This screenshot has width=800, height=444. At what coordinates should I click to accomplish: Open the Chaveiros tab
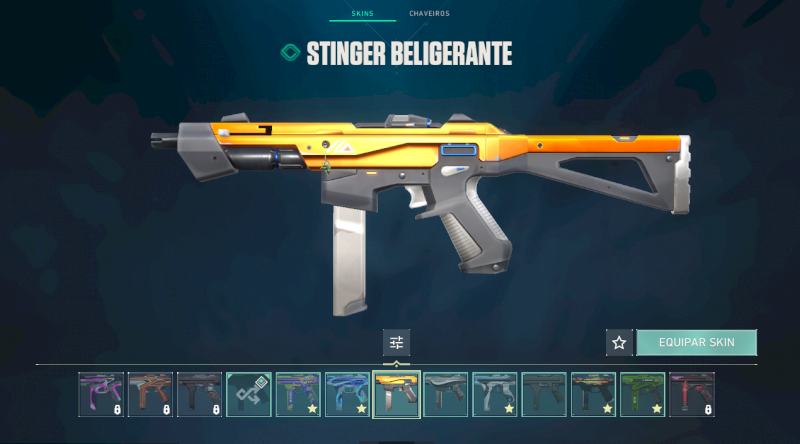(x=429, y=15)
